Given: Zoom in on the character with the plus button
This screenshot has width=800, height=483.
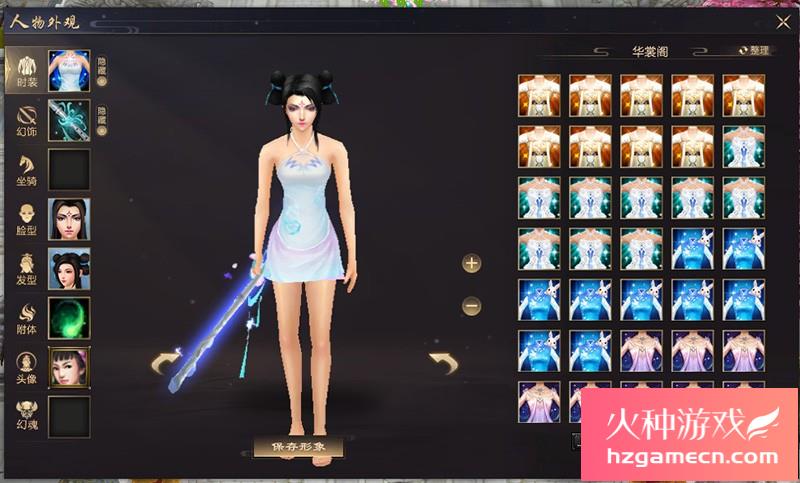Looking at the screenshot, I should [x=472, y=263].
